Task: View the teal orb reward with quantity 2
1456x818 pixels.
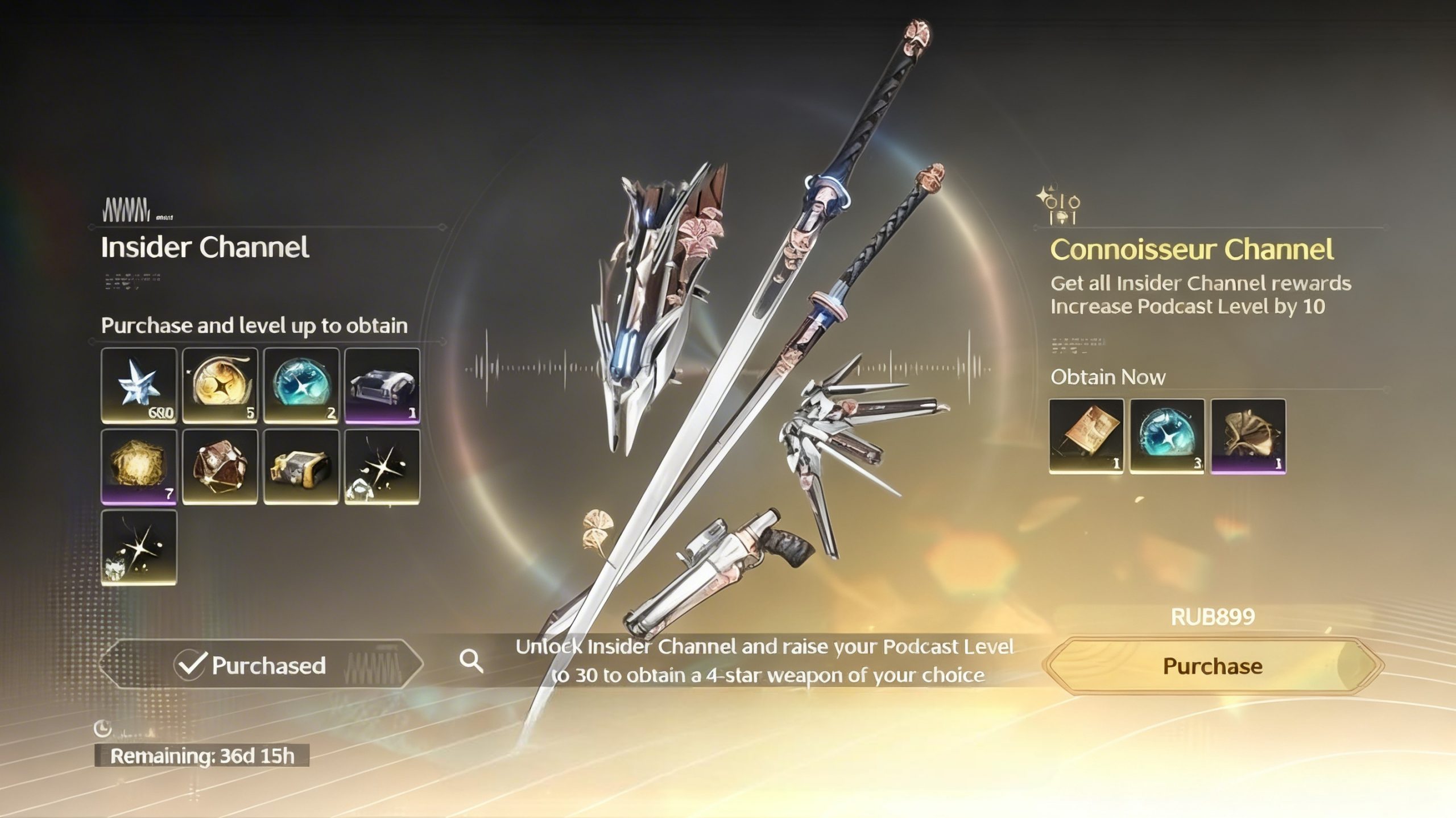Action: pos(301,386)
